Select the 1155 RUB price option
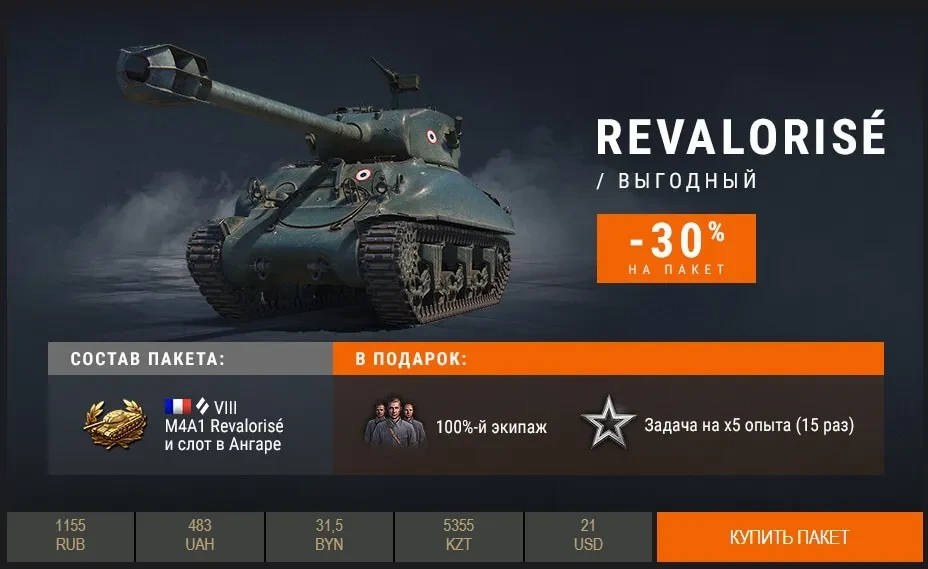Viewport: 928px width, 569px height. tap(71, 536)
